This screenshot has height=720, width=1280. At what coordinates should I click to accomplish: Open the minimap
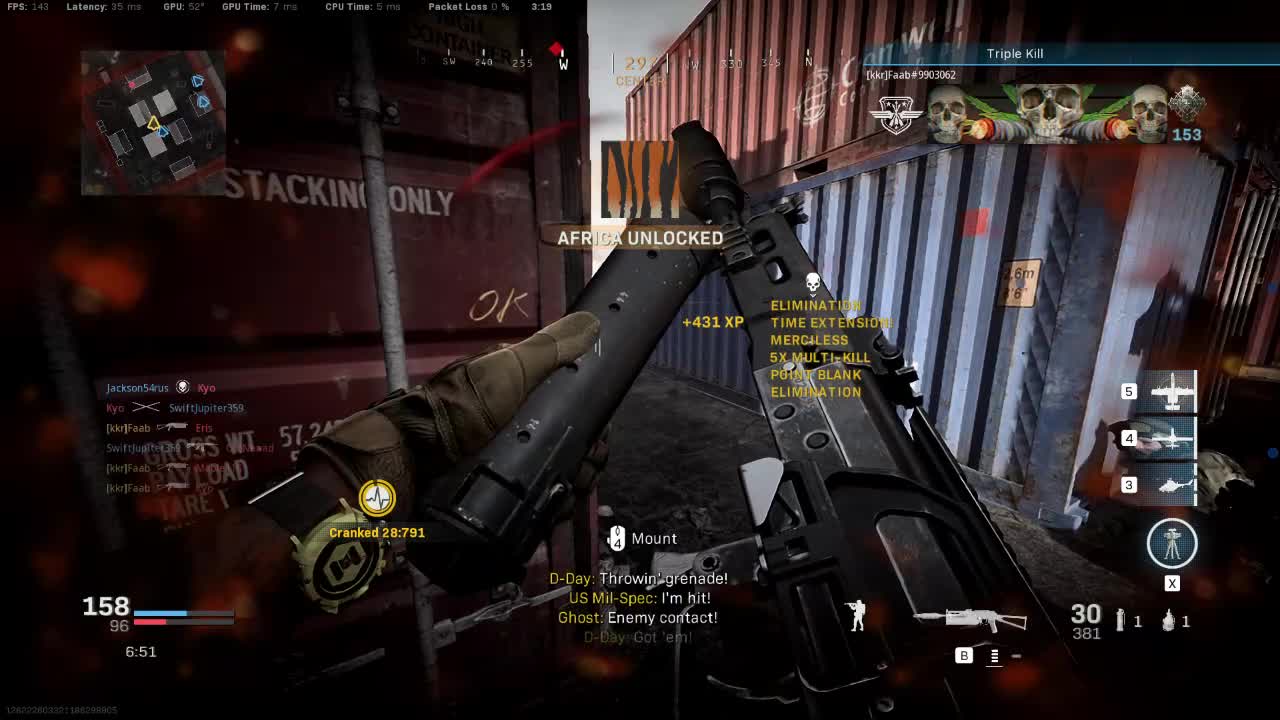click(153, 122)
